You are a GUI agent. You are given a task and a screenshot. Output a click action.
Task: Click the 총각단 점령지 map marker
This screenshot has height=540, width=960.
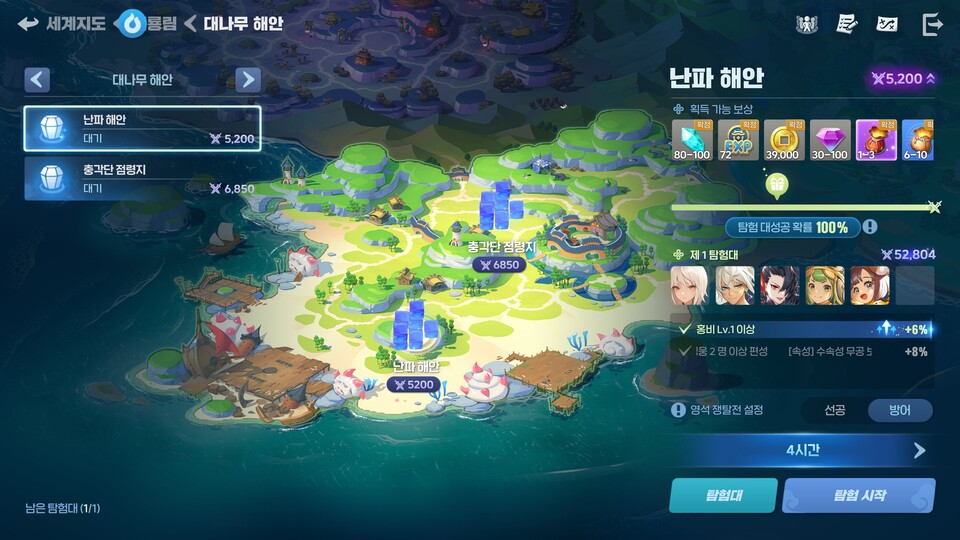pos(501,255)
